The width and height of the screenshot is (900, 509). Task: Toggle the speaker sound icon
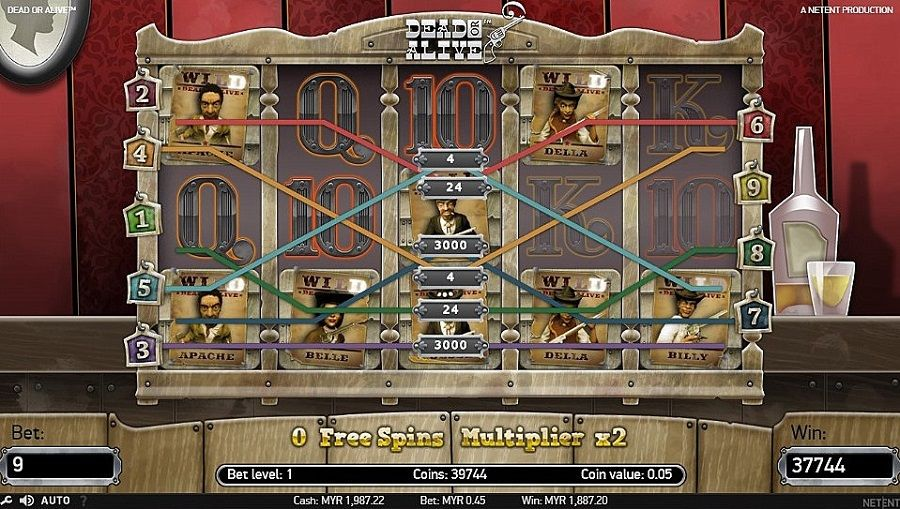point(26,500)
